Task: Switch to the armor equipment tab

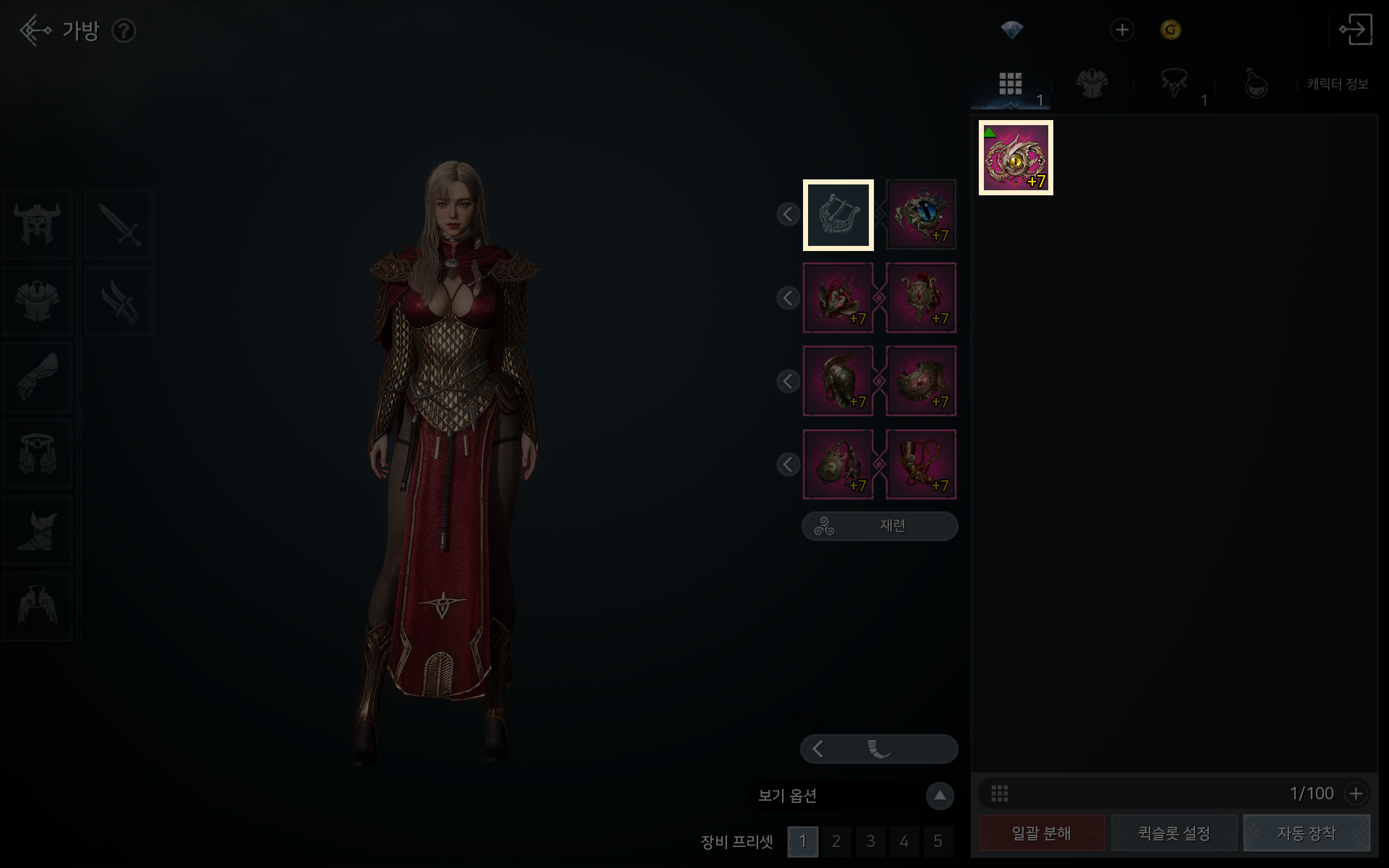Action: click(x=1092, y=84)
